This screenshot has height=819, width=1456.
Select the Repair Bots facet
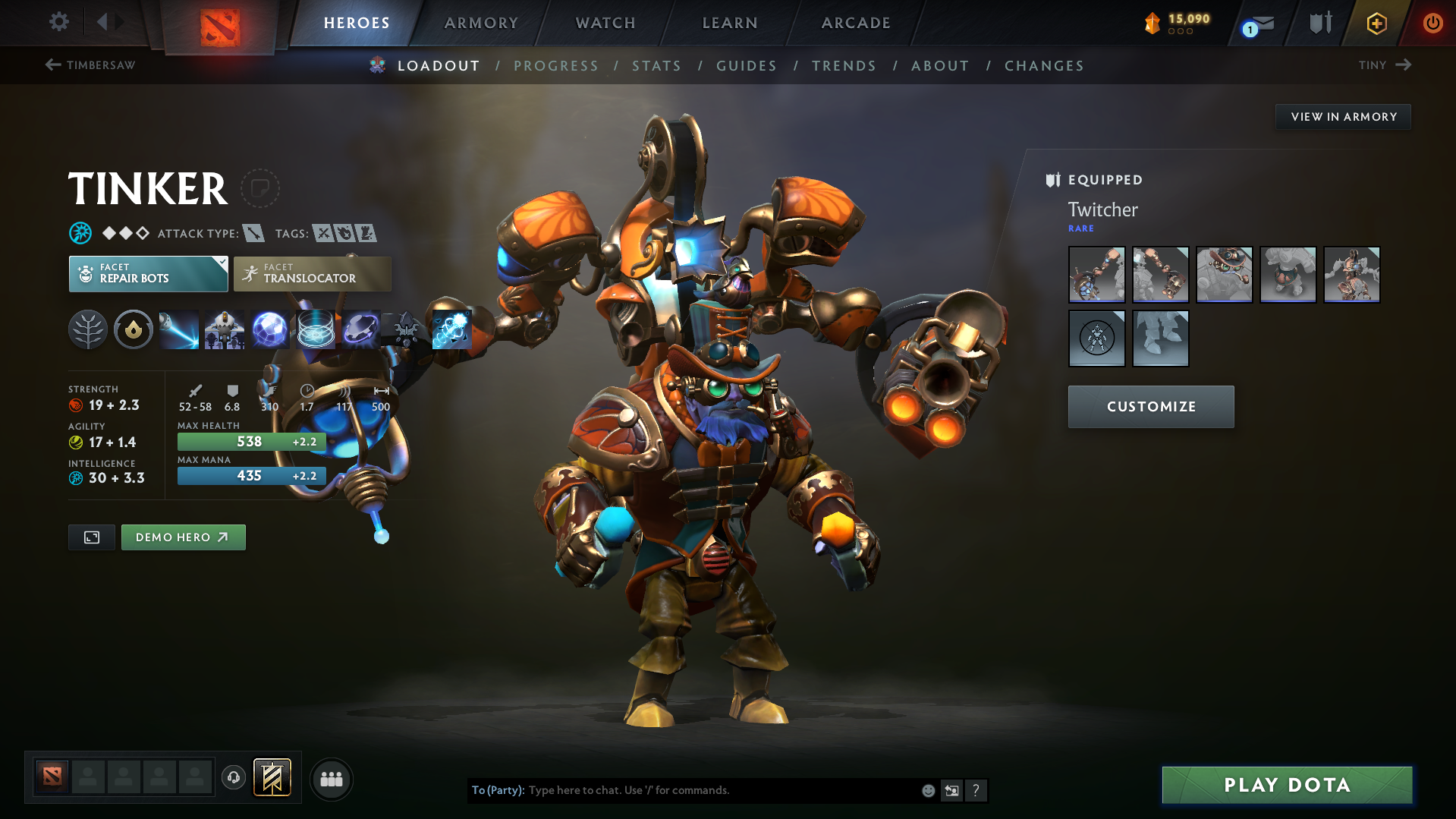pos(148,273)
